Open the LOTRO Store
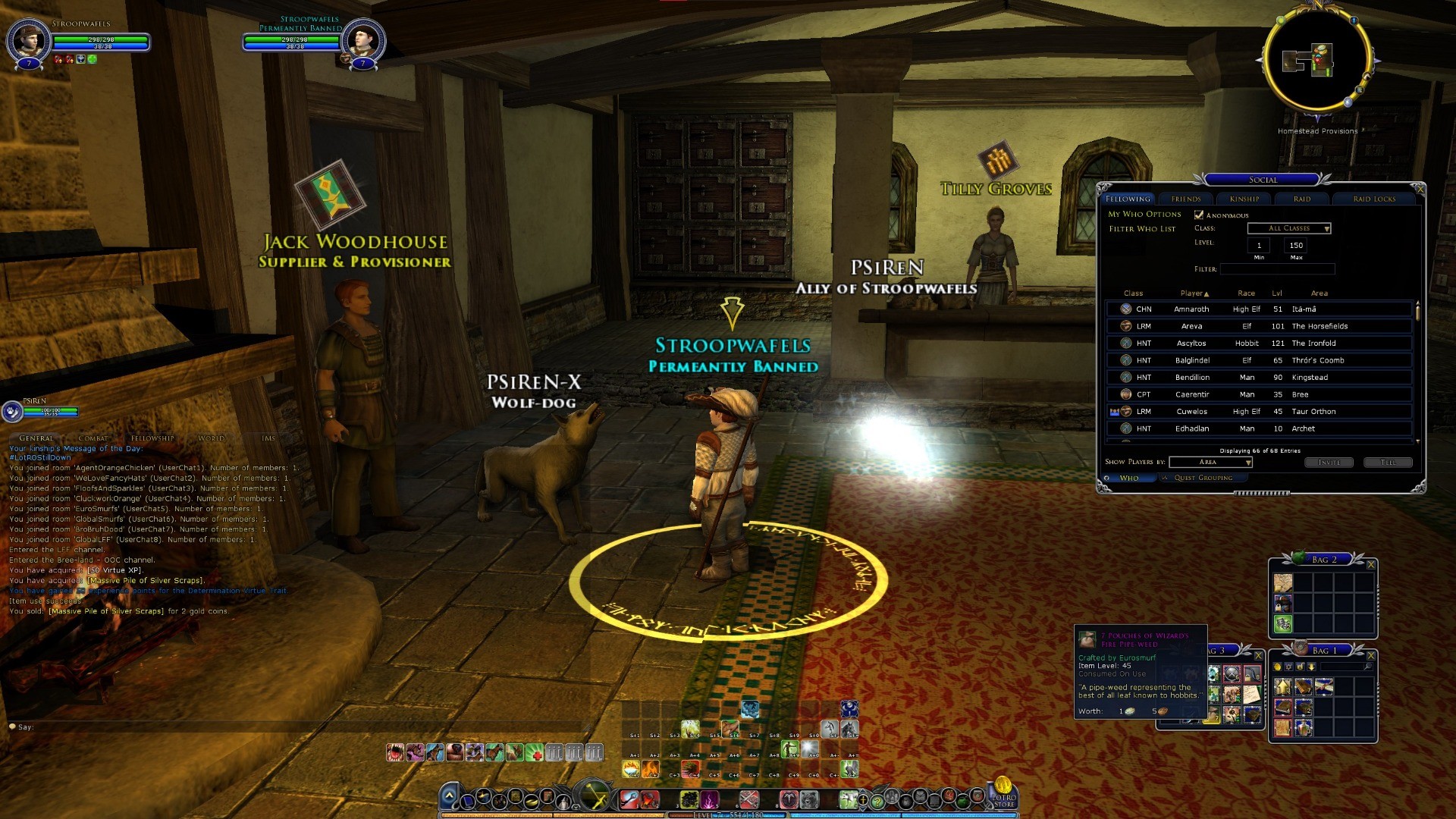 (1003, 792)
